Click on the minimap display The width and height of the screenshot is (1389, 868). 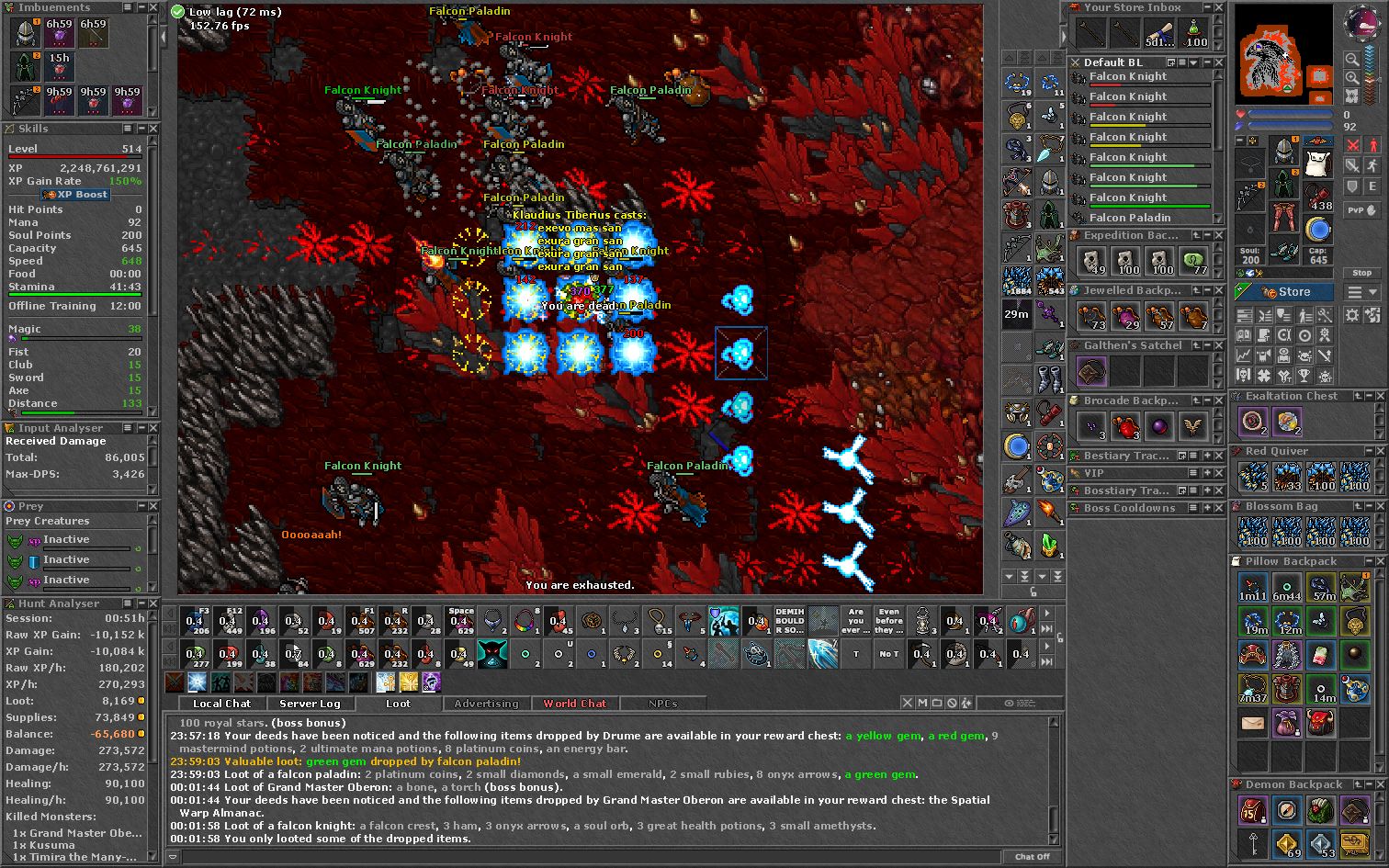click(1284, 53)
